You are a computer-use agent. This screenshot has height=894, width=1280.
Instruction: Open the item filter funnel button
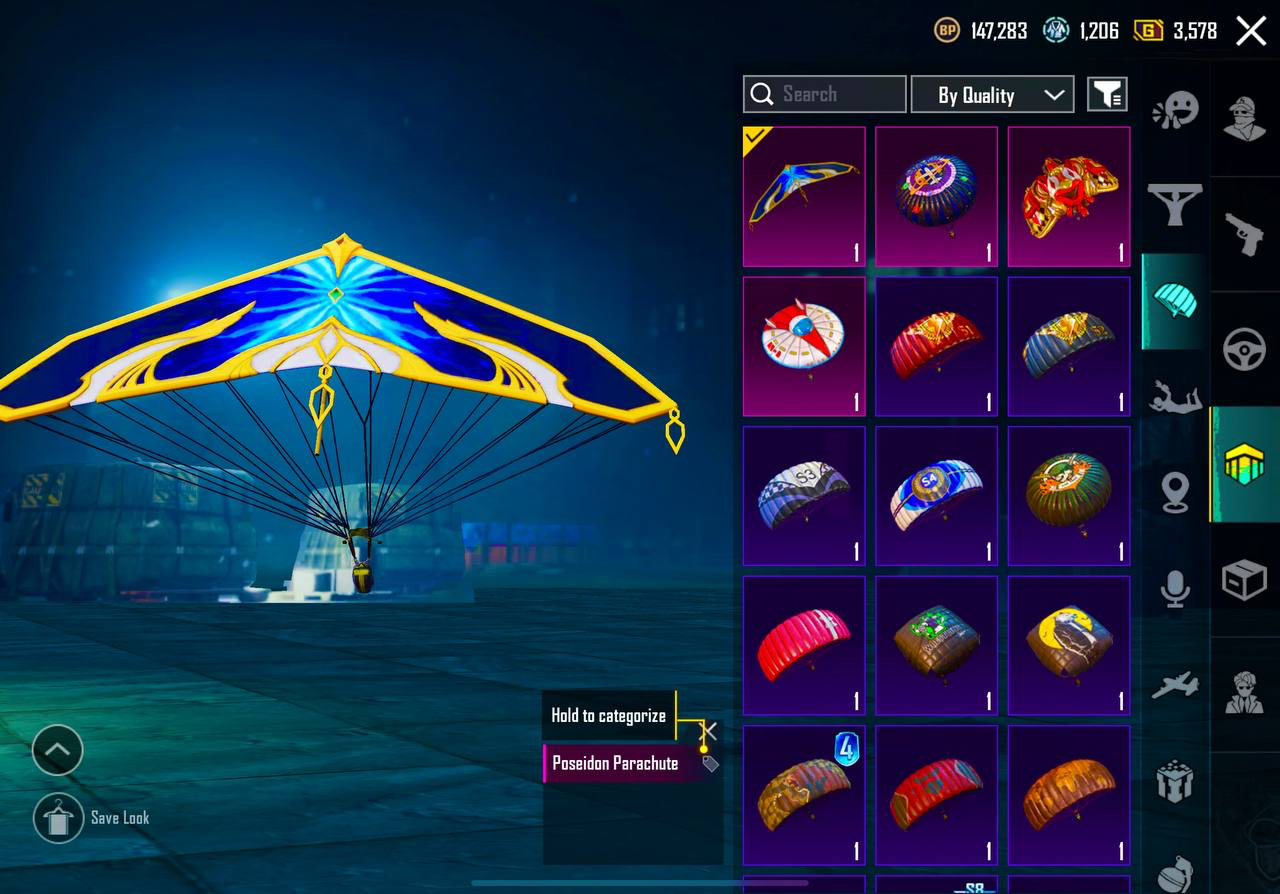tap(1107, 95)
